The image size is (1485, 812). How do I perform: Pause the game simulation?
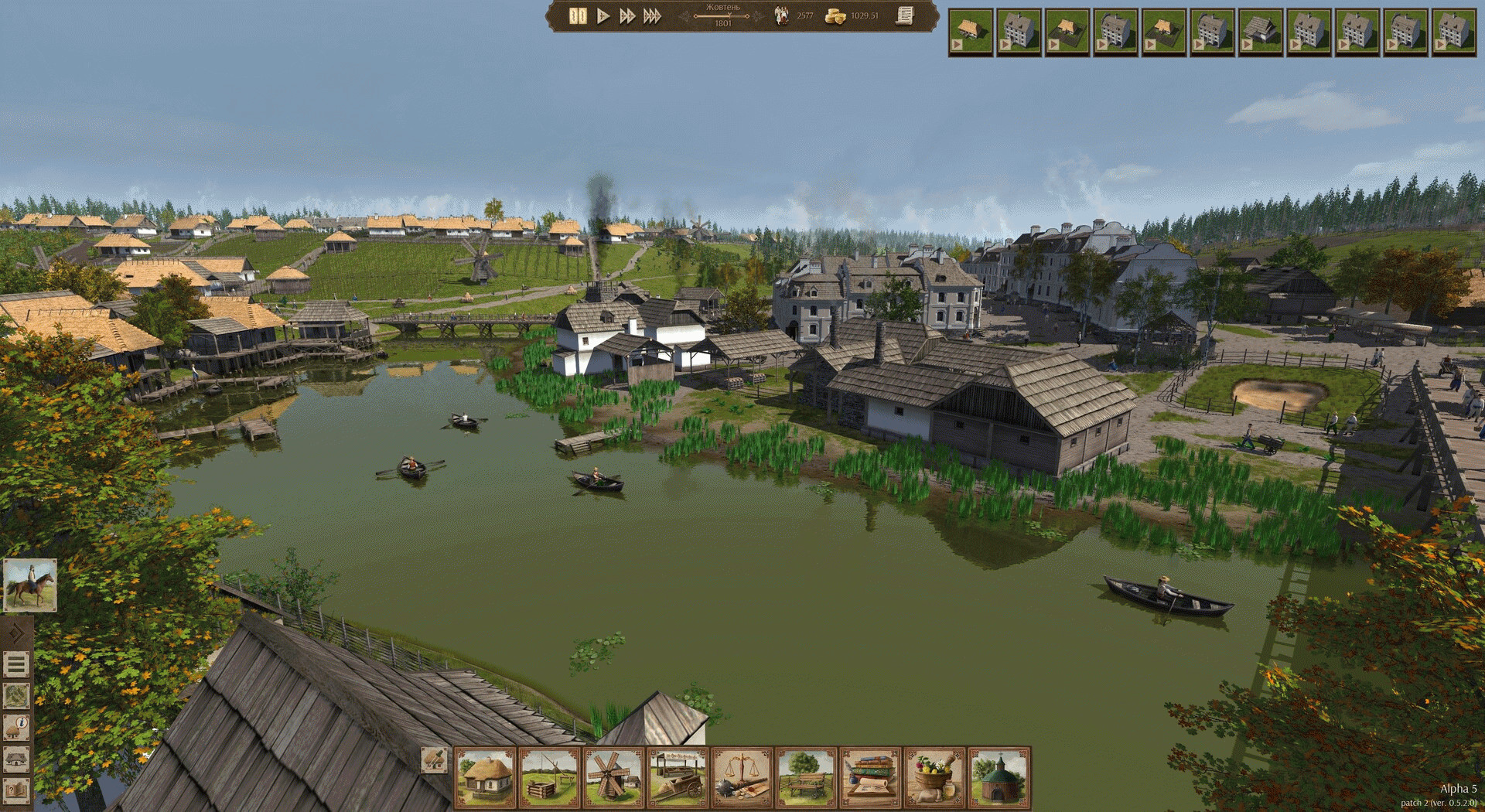coord(577,15)
